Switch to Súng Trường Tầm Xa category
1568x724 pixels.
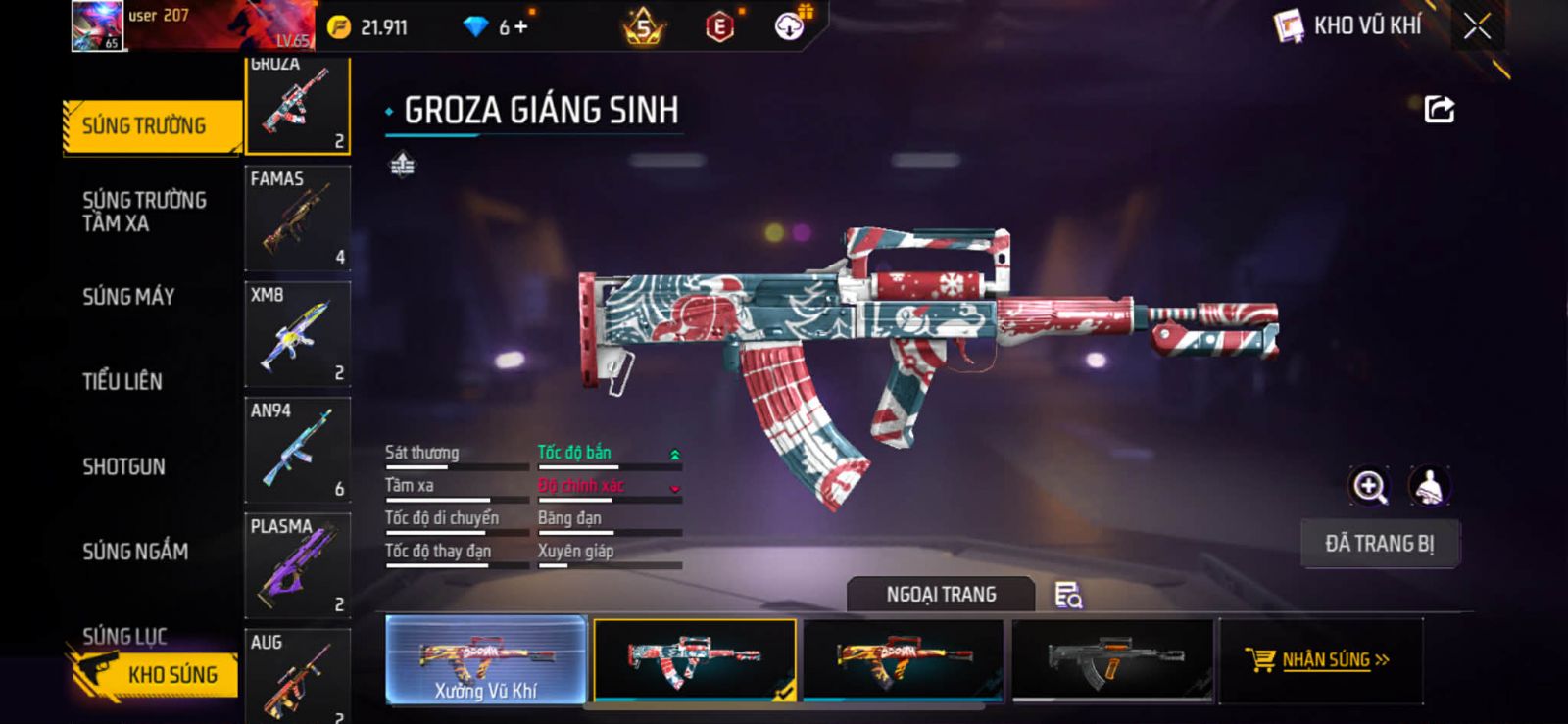[144, 212]
